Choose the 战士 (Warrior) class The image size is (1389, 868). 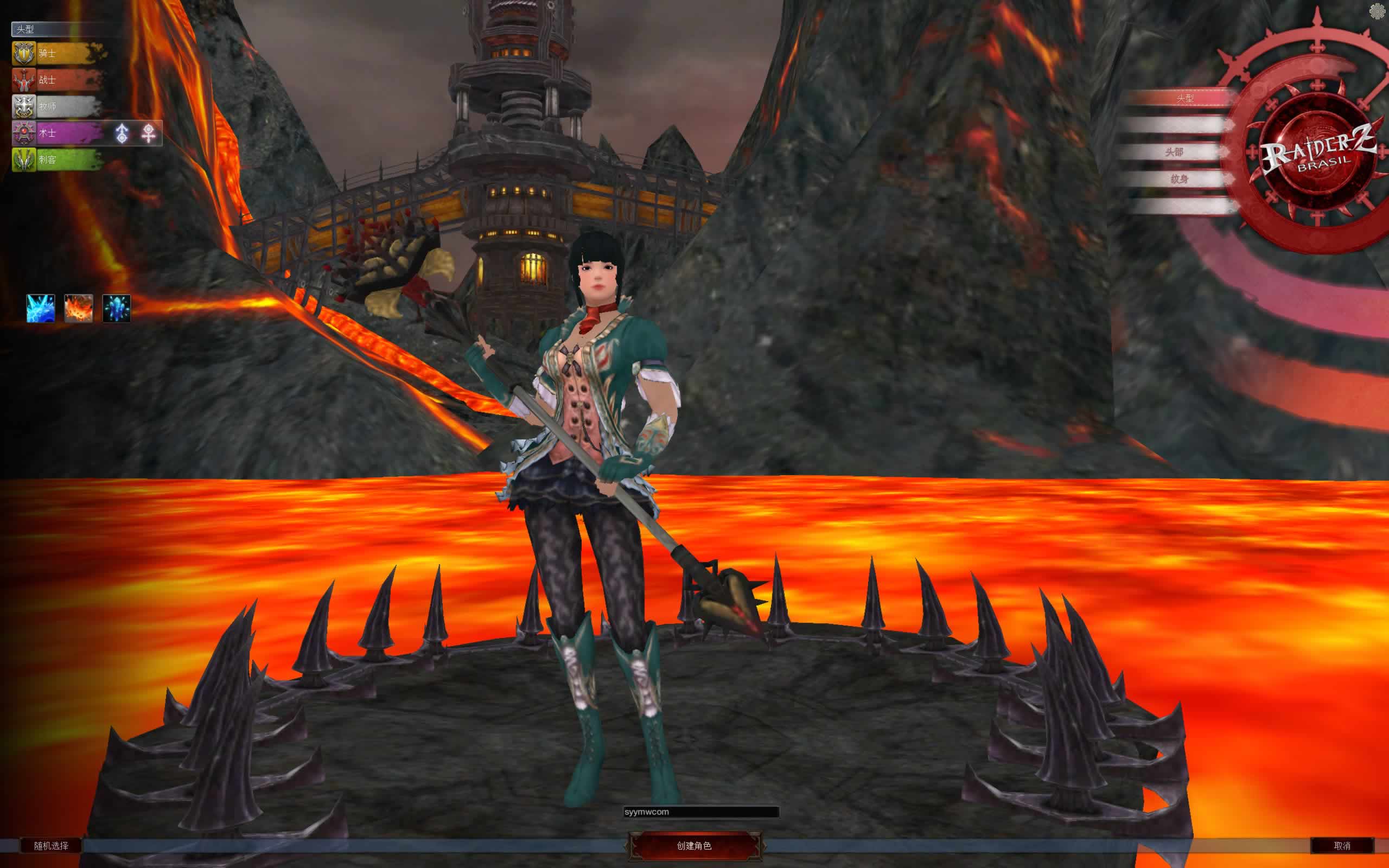click(56, 80)
